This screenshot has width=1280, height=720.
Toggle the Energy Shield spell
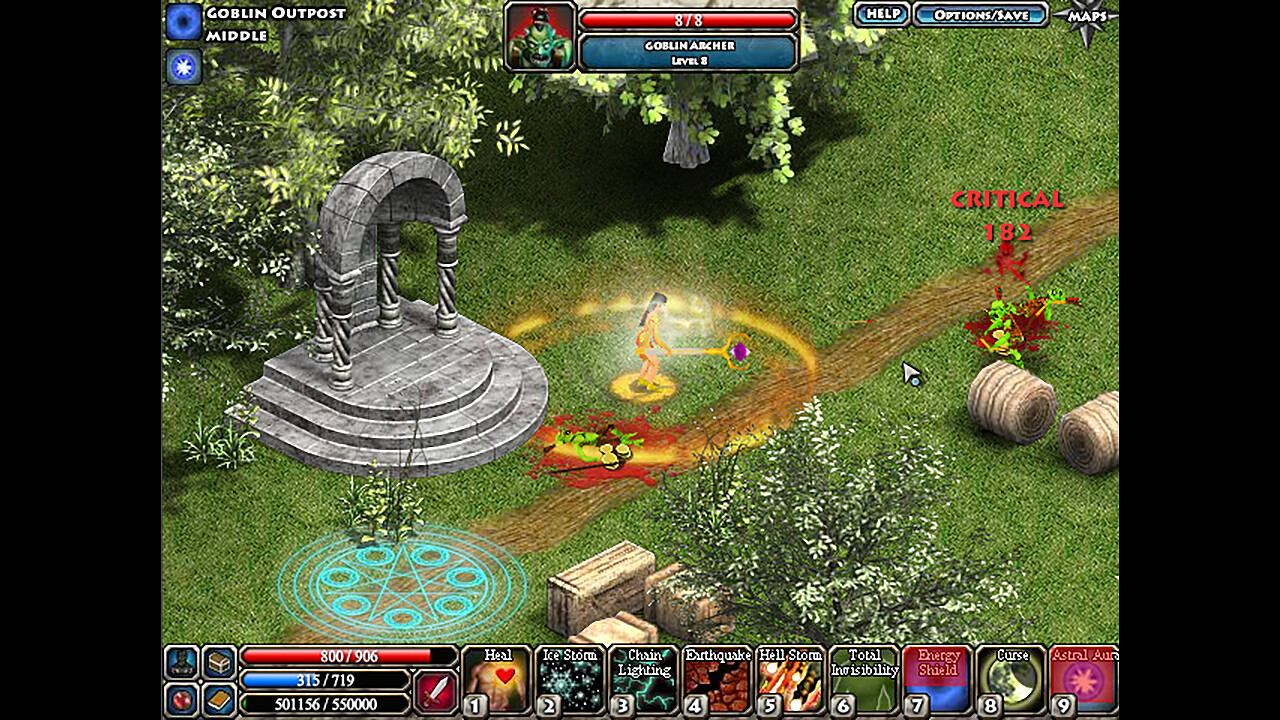click(936, 680)
